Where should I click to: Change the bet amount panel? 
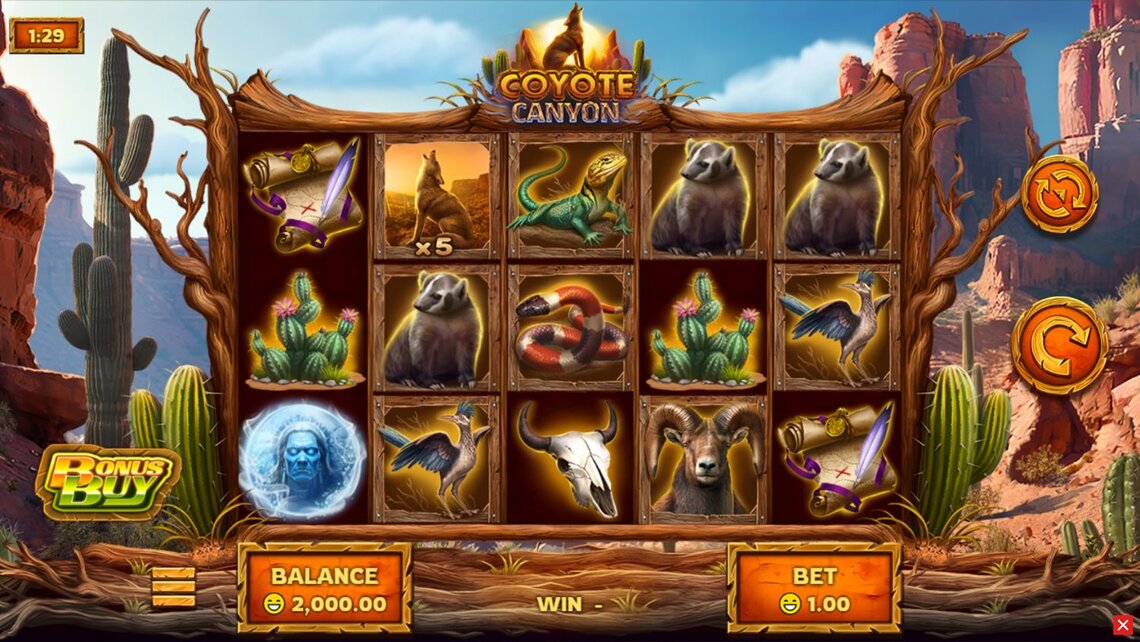pyautogui.click(x=813, y=588)
